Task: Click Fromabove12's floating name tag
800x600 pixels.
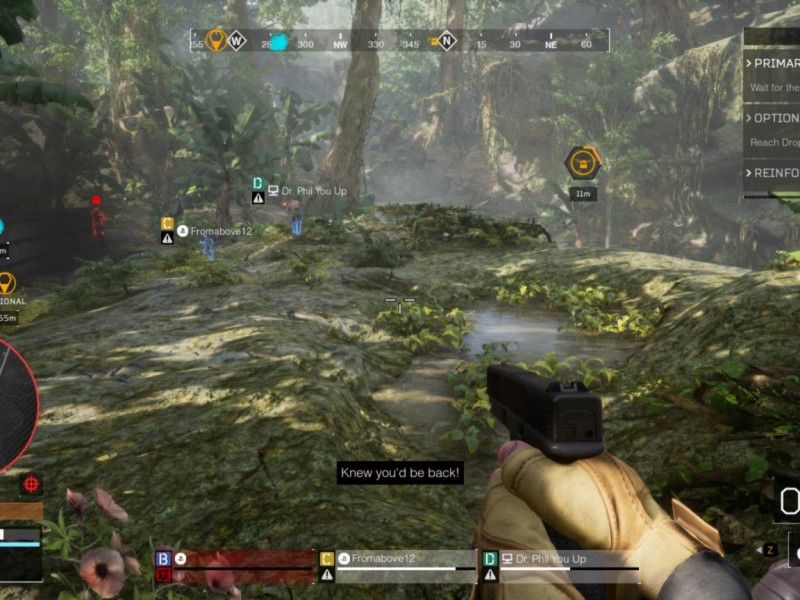Action: (x=213, y=231)
